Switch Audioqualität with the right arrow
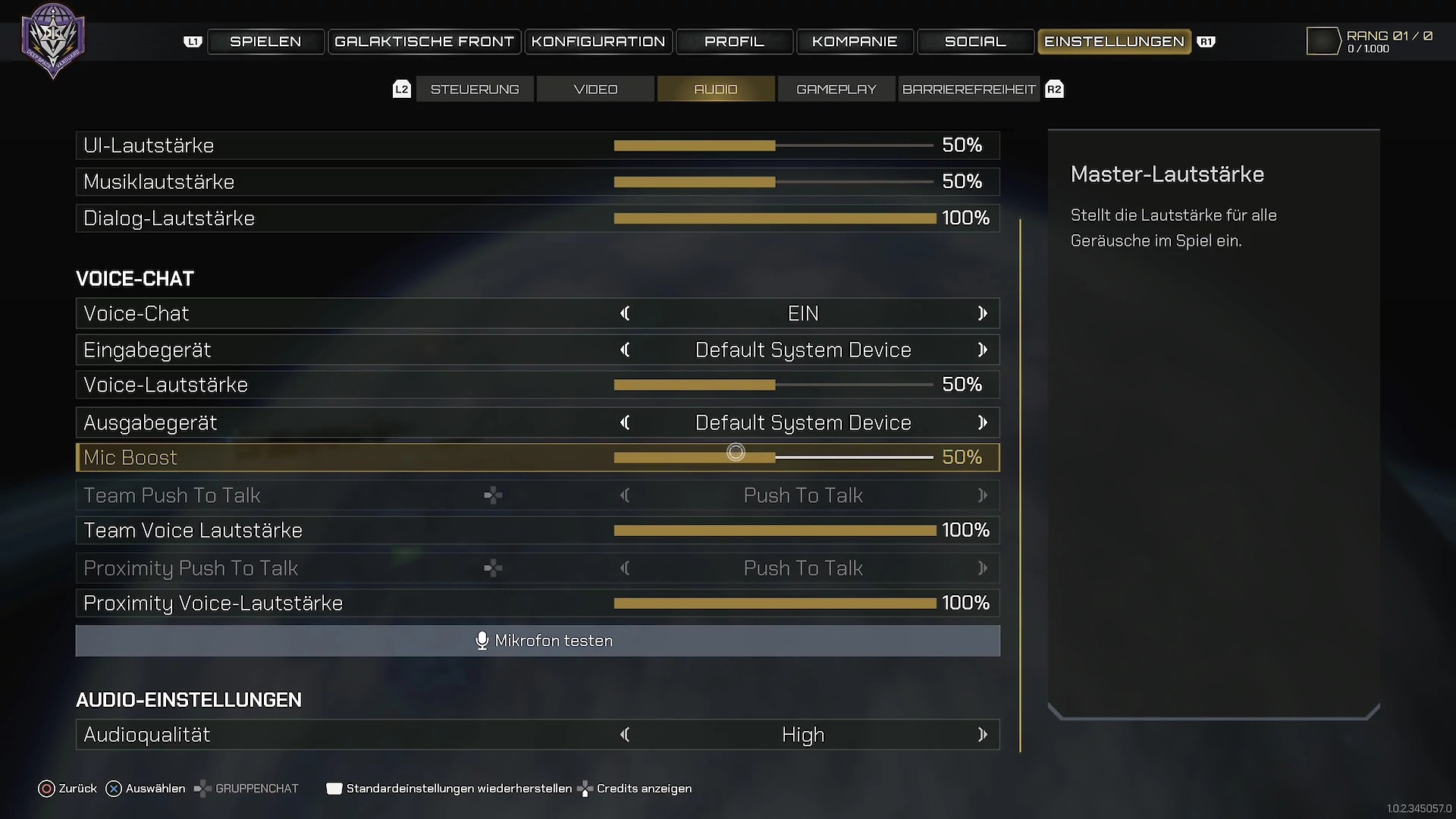Viewport: 1456px width, 819px height. 983,735
